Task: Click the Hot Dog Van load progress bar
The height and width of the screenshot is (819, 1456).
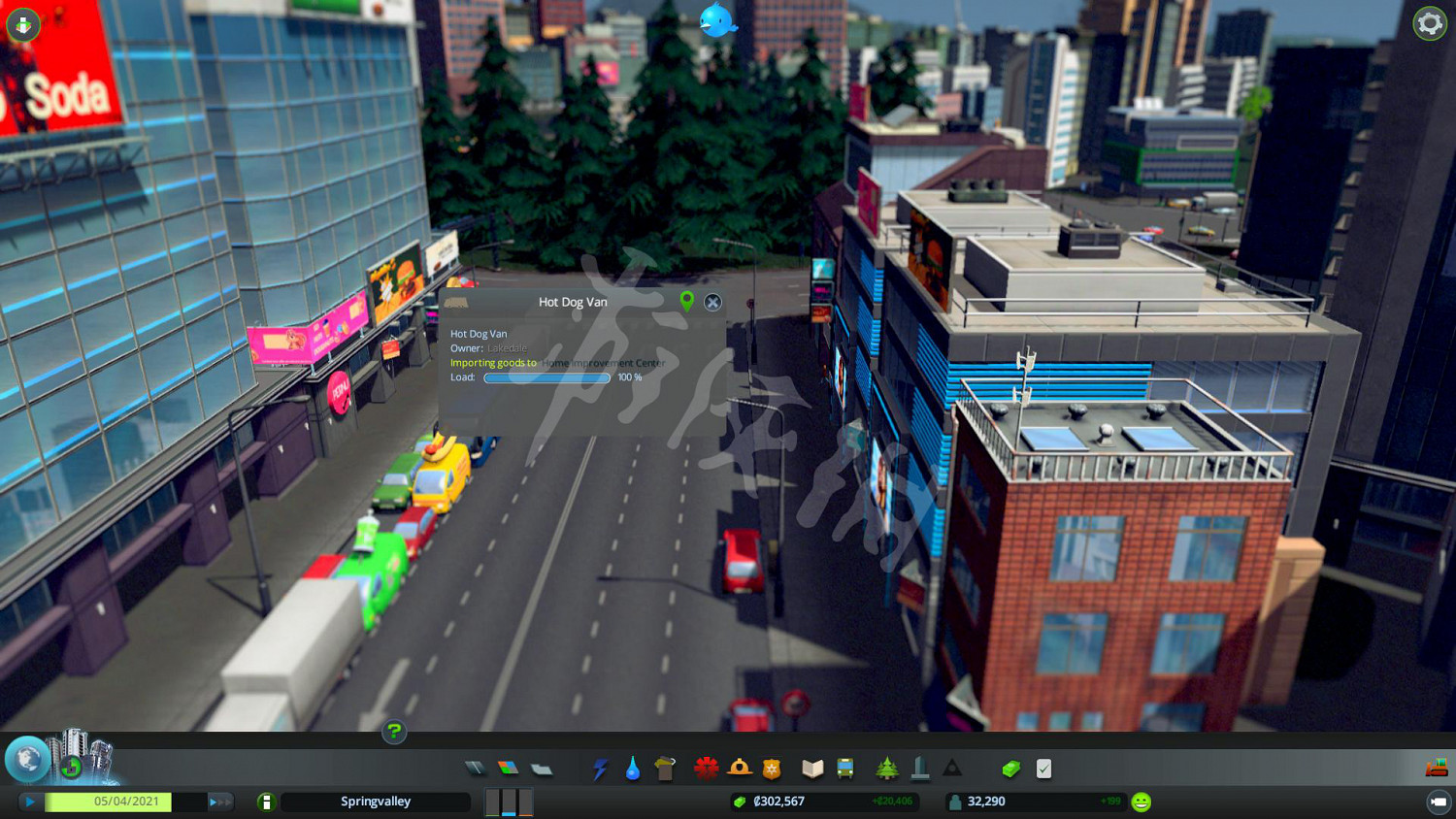Action: 546,377
